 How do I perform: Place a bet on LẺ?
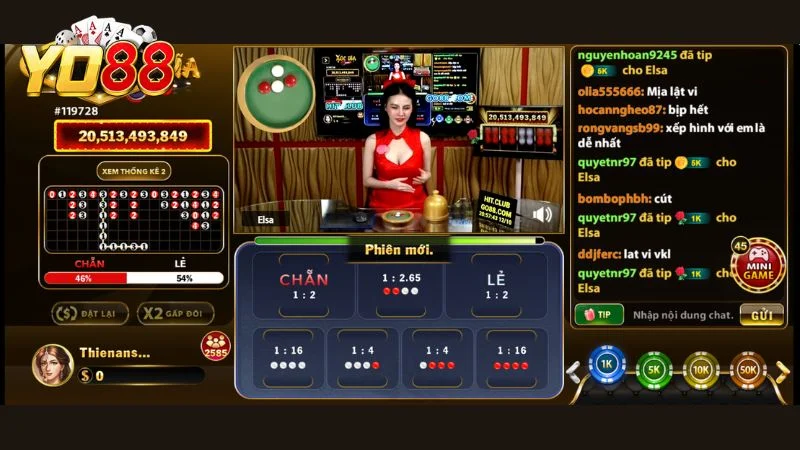click(496, 285)
